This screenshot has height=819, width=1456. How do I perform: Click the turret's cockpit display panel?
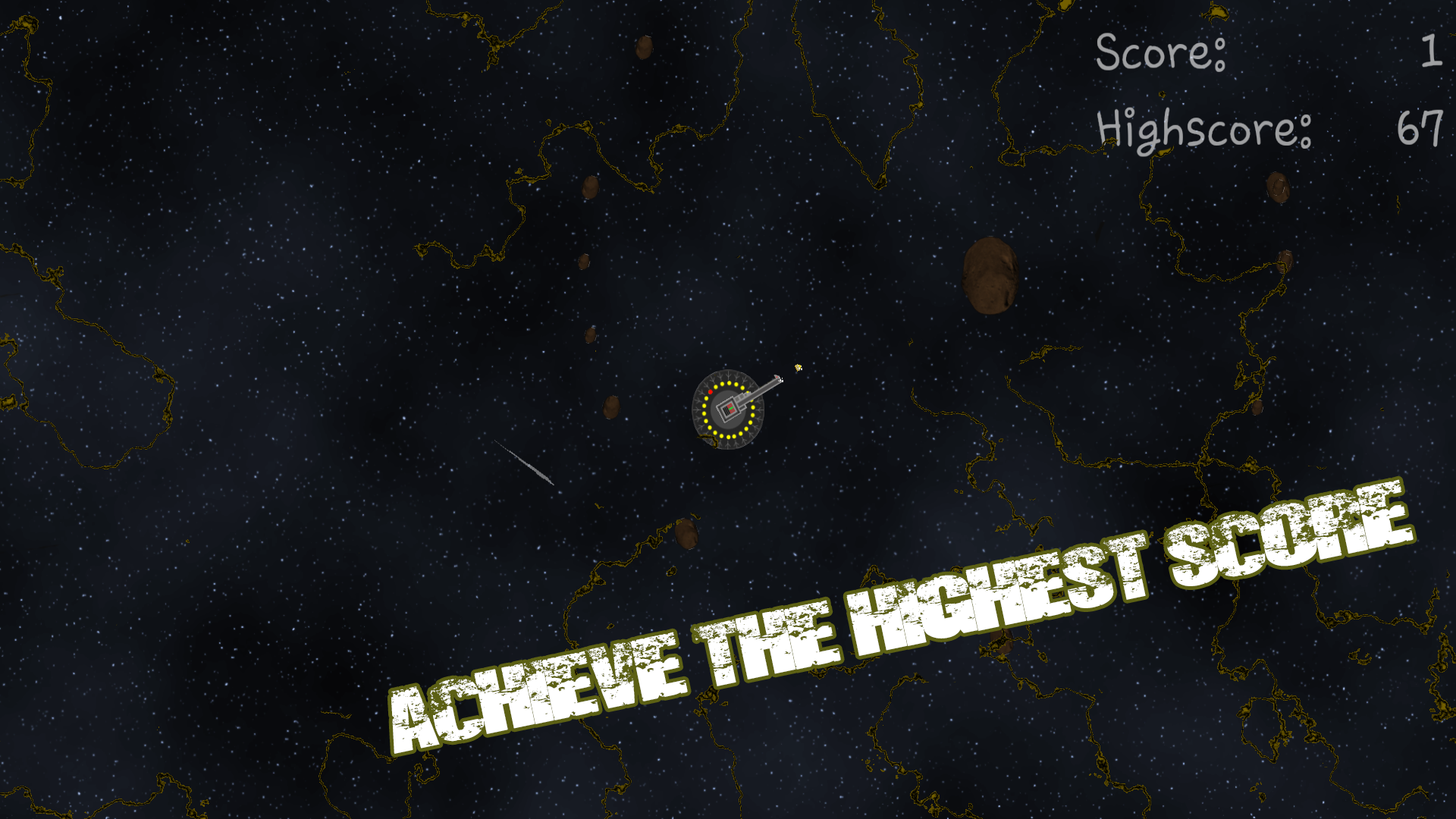point(729,409)
